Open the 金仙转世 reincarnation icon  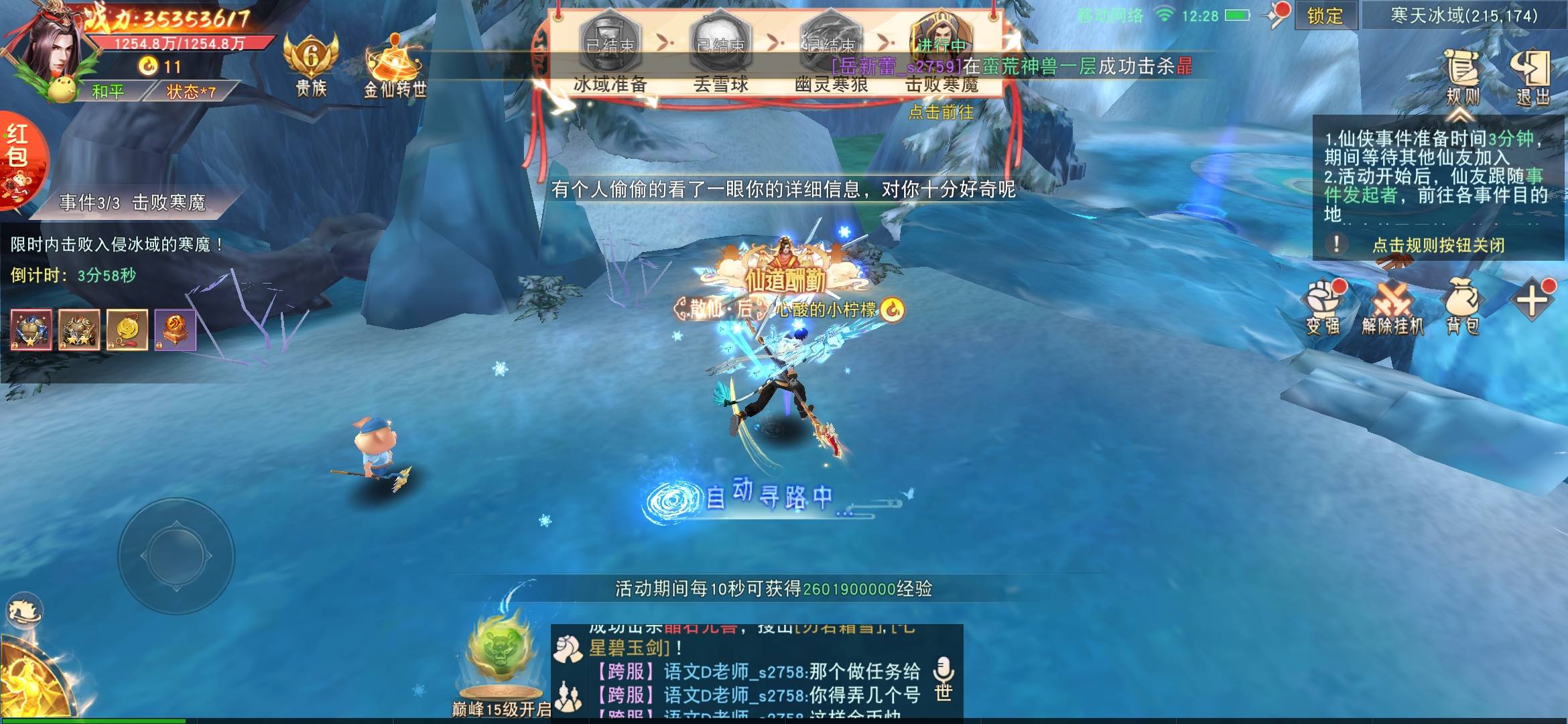click(x=394, y=67)
